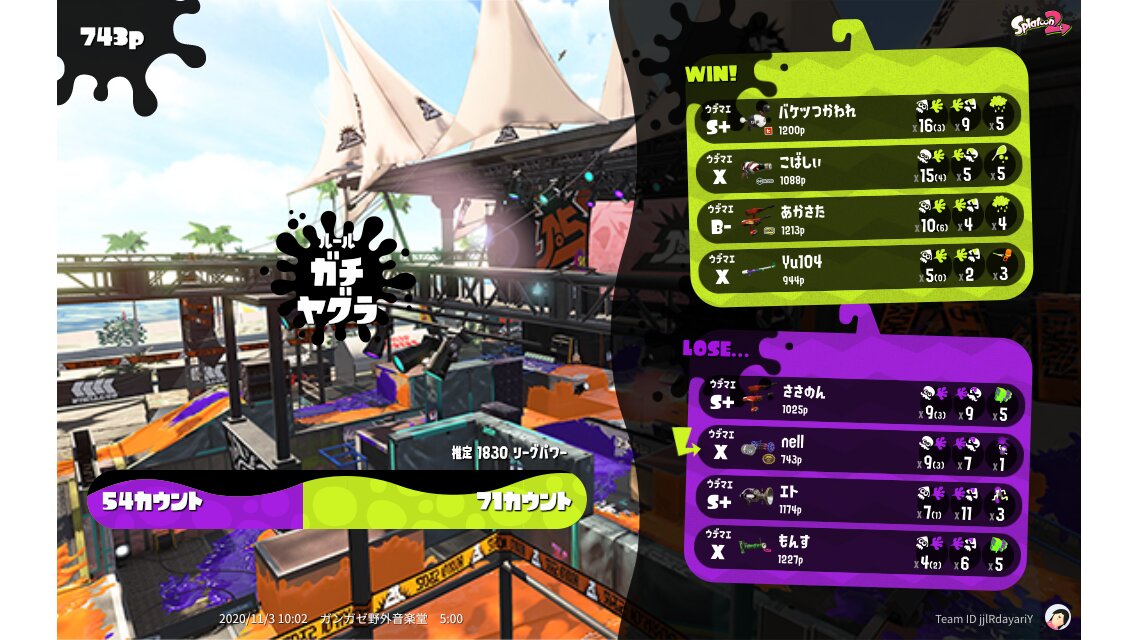Select player row こばしい

click(x=860, y=166)
